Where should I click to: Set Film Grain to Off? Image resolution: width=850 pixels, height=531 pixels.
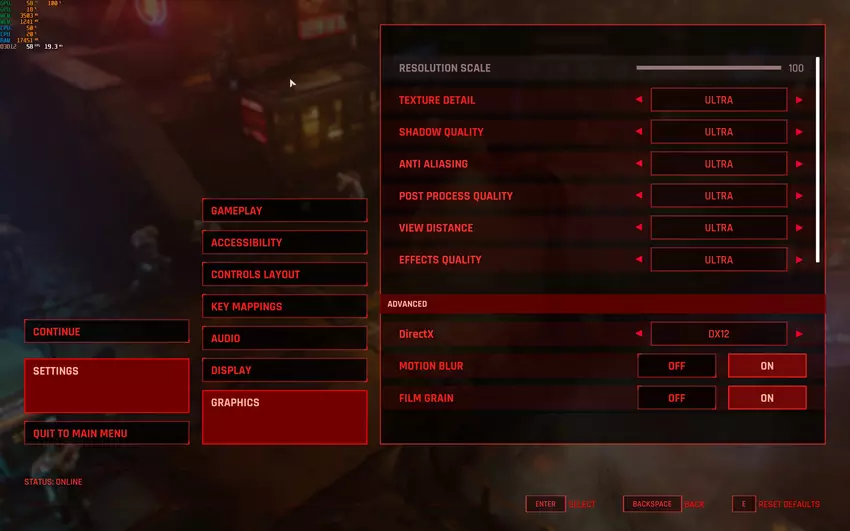point(676,398)
